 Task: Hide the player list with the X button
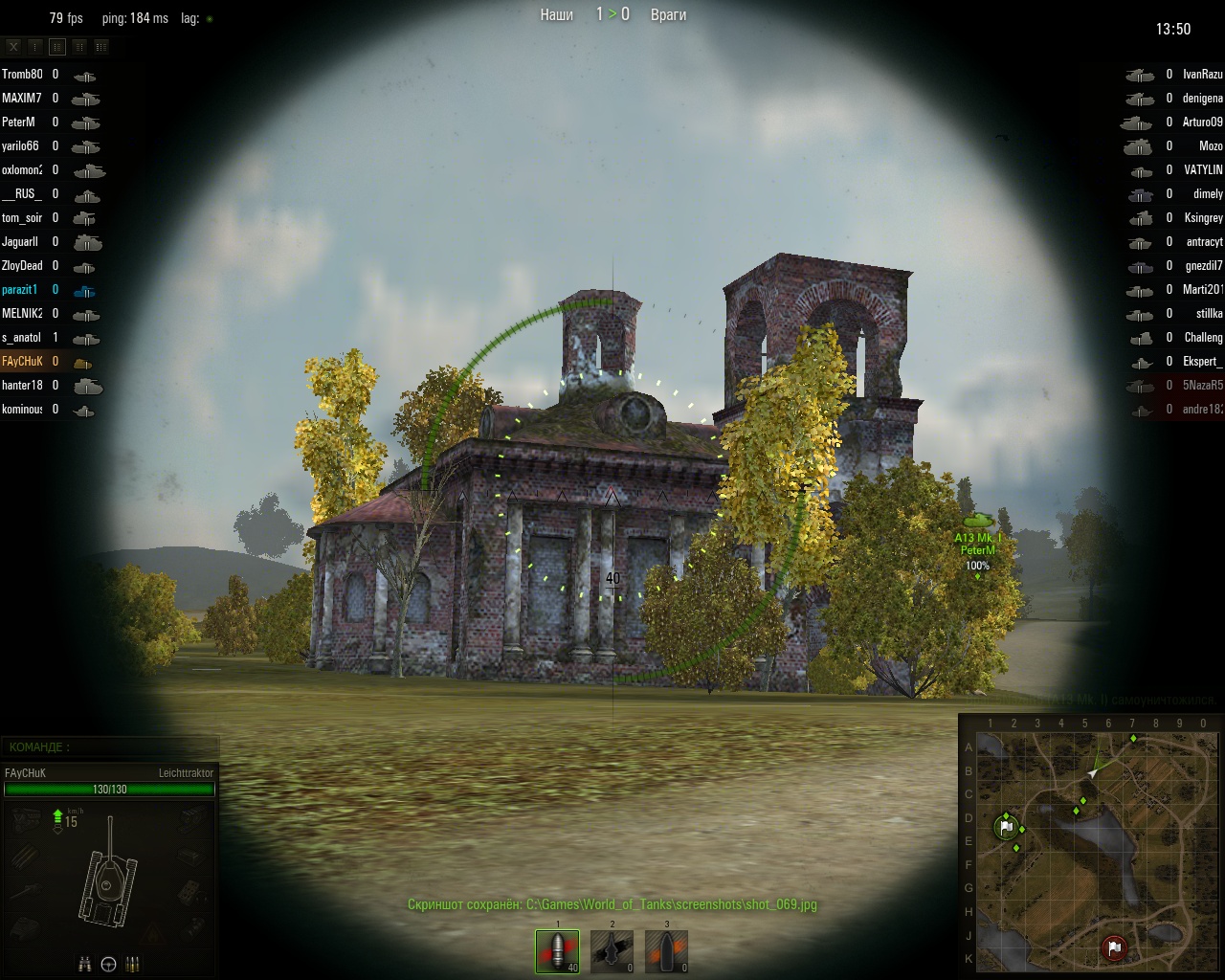(13, 46)
